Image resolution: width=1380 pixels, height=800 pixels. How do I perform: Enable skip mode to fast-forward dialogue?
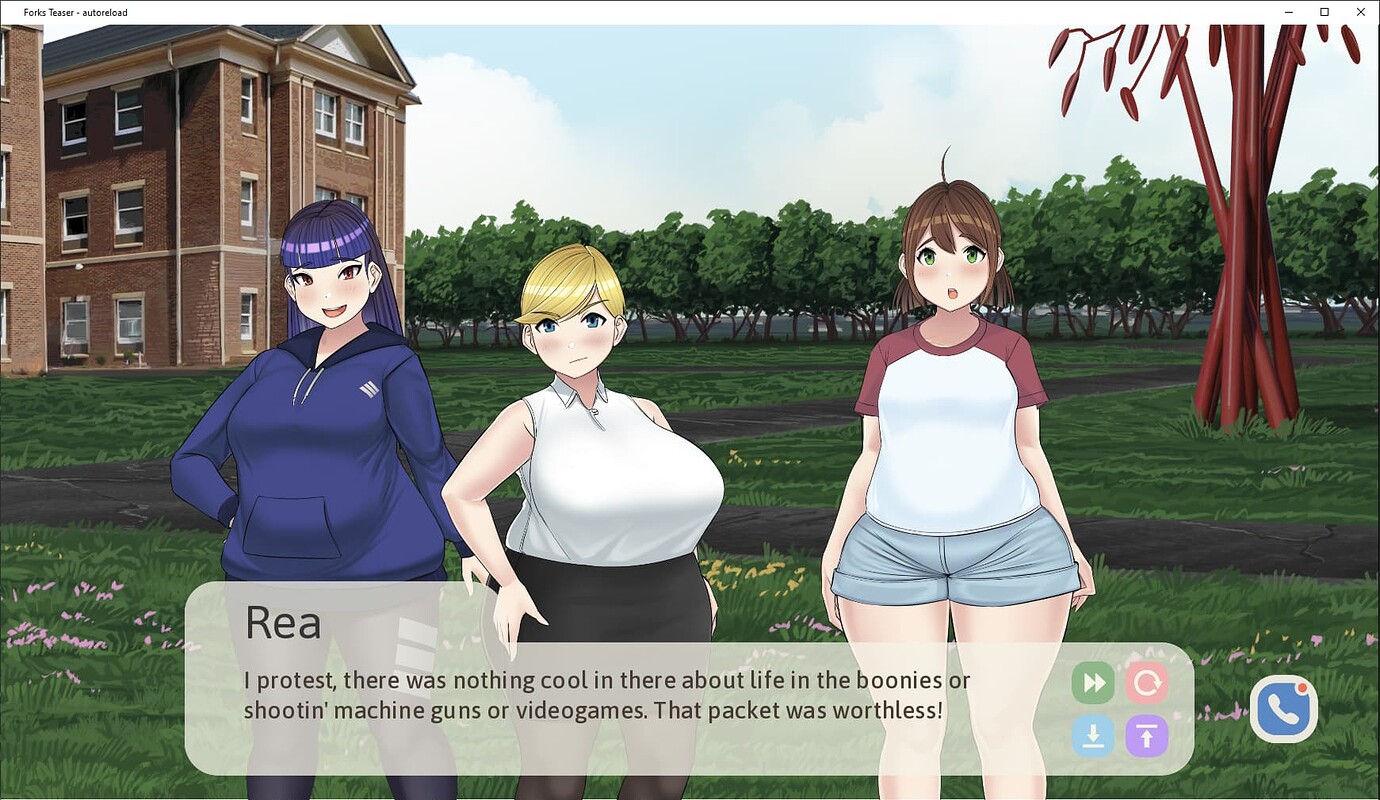1093,683
